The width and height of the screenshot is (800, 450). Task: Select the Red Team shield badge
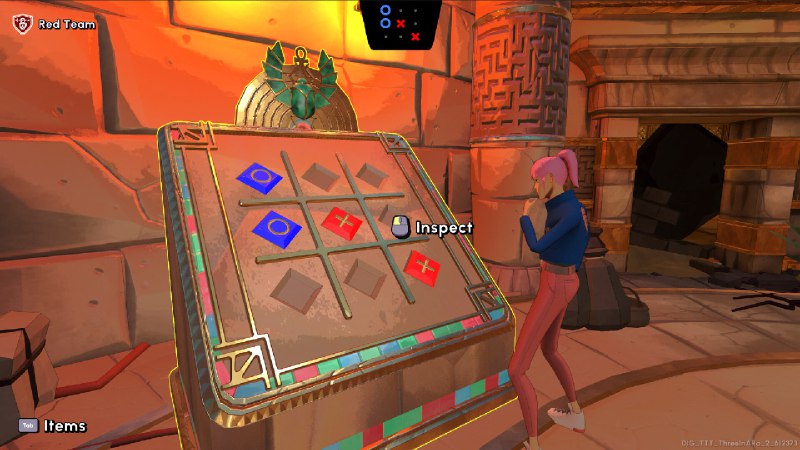23,22
